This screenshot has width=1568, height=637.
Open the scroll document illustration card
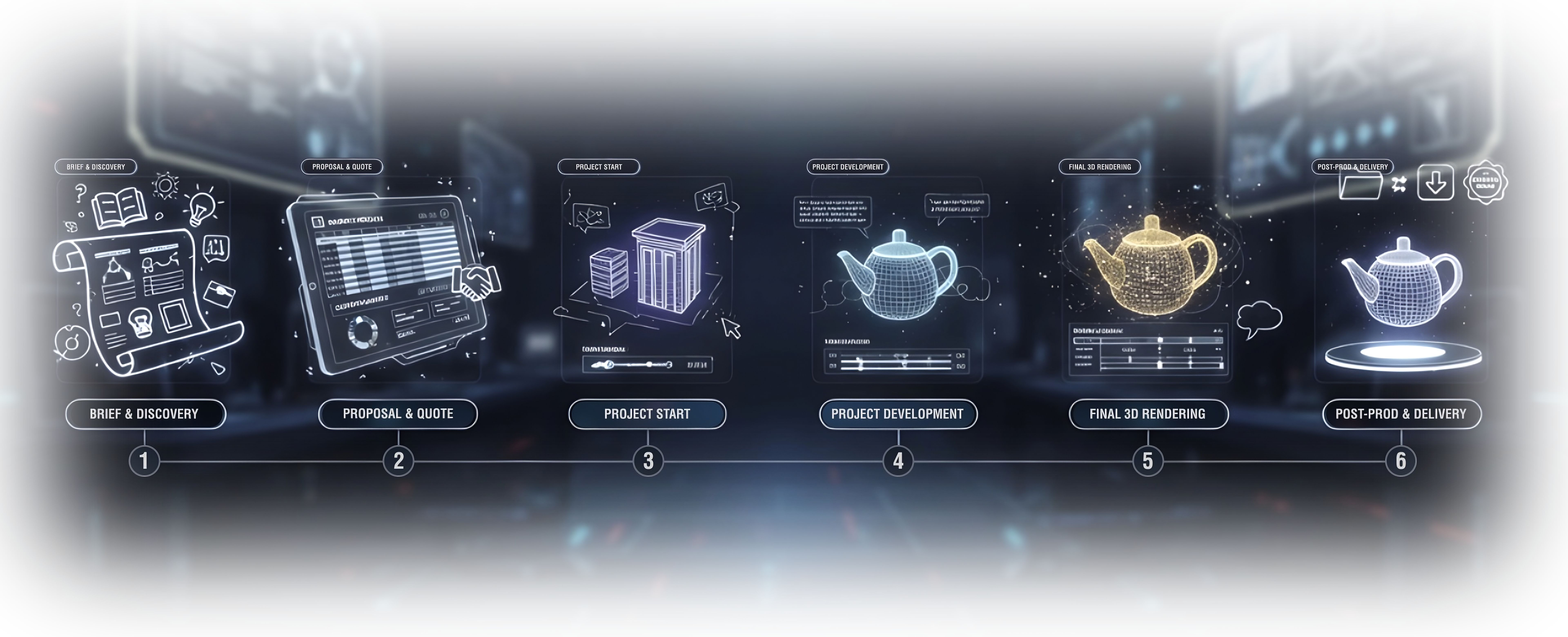click(144, 280)
